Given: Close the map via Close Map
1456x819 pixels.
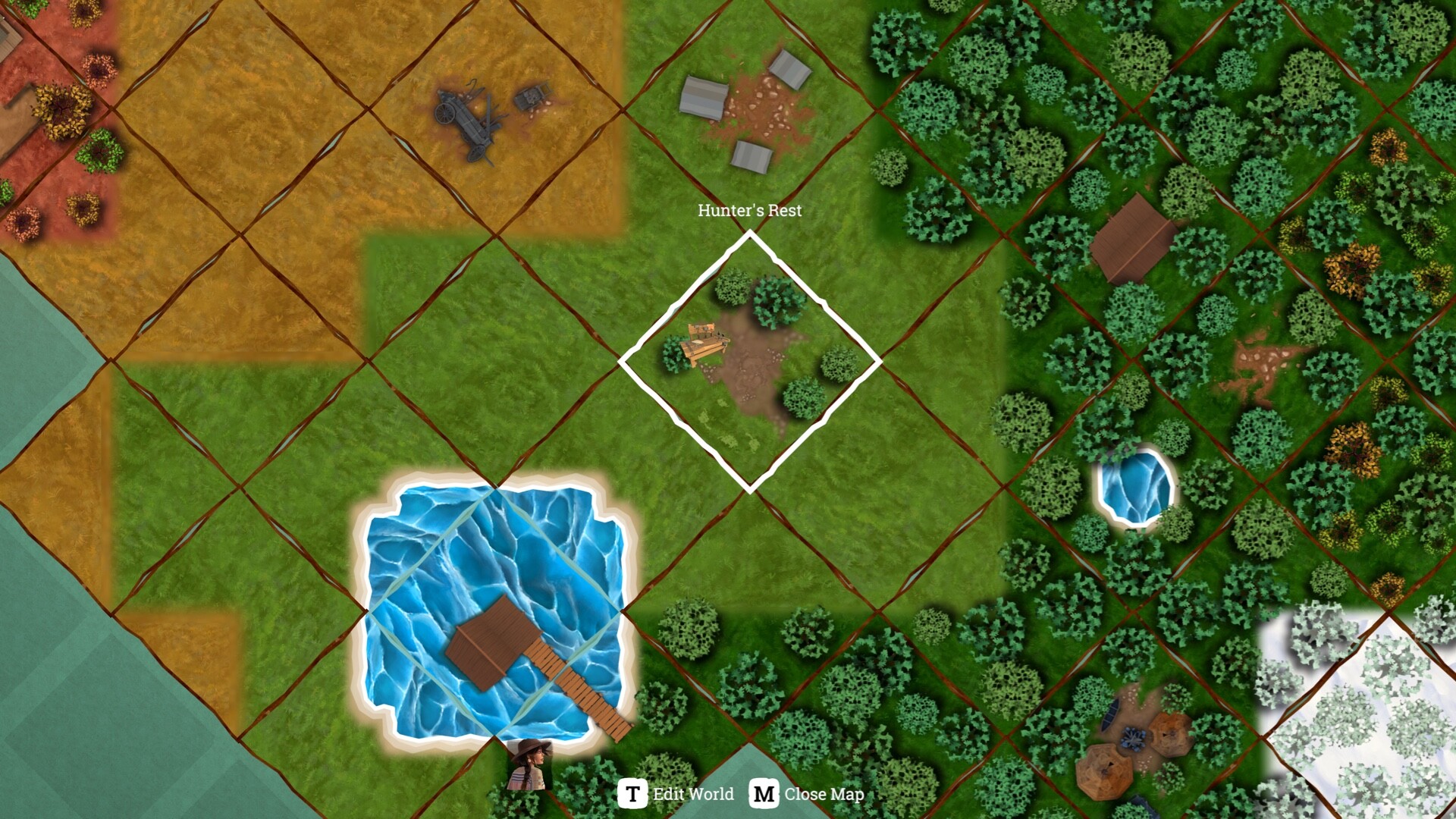Looking at the screenshot, I should point(824,795).
